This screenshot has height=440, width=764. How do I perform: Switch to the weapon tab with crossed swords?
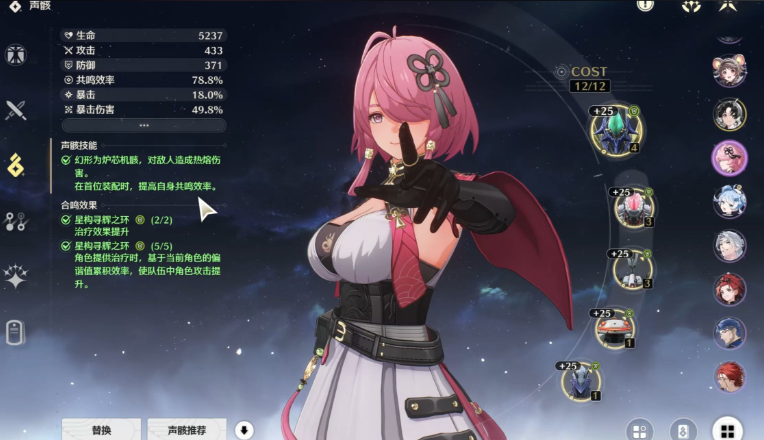coord(16,110)
